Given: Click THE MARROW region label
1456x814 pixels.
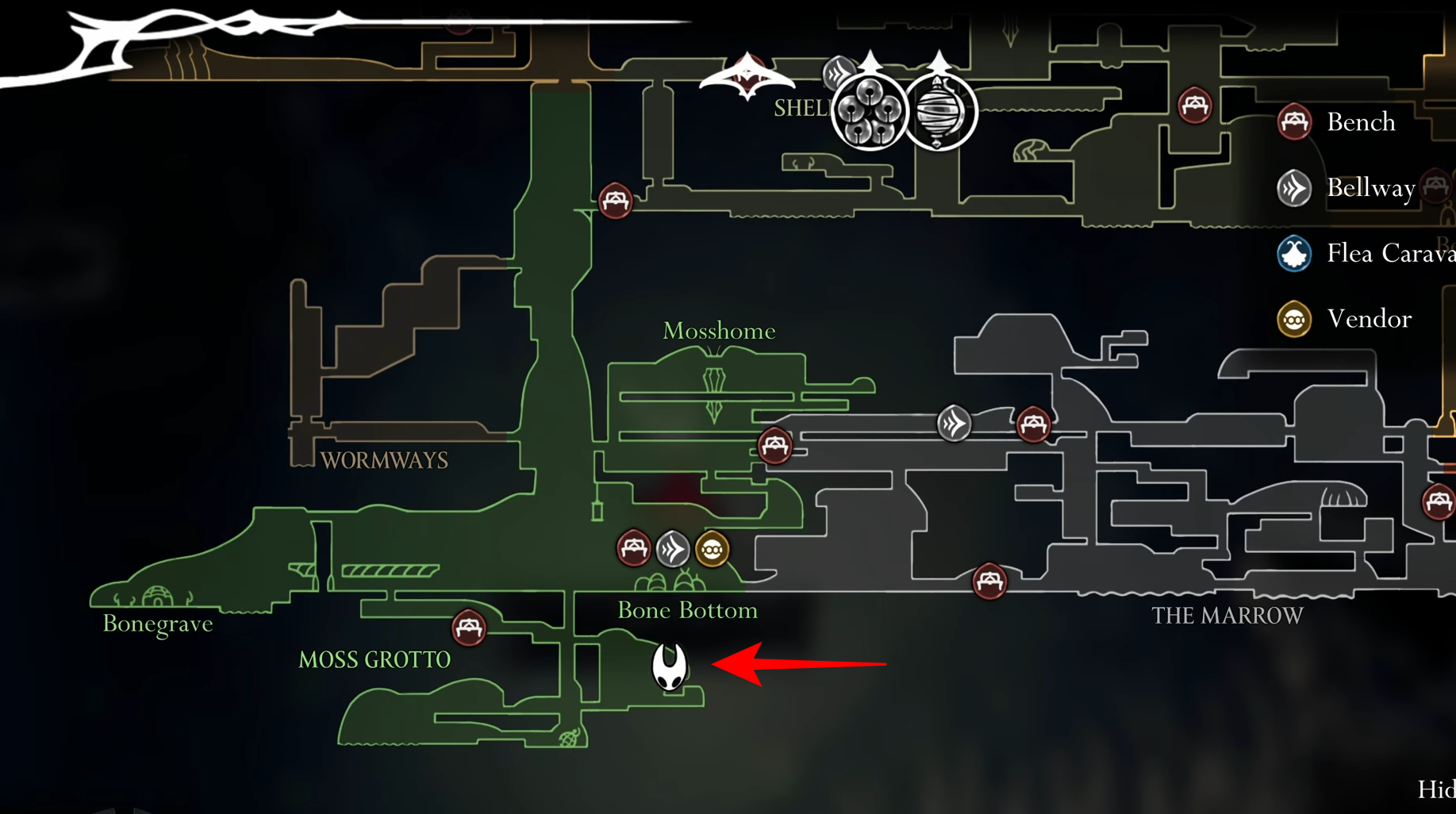Looking at the screenshot, I should click(1227, 615).
